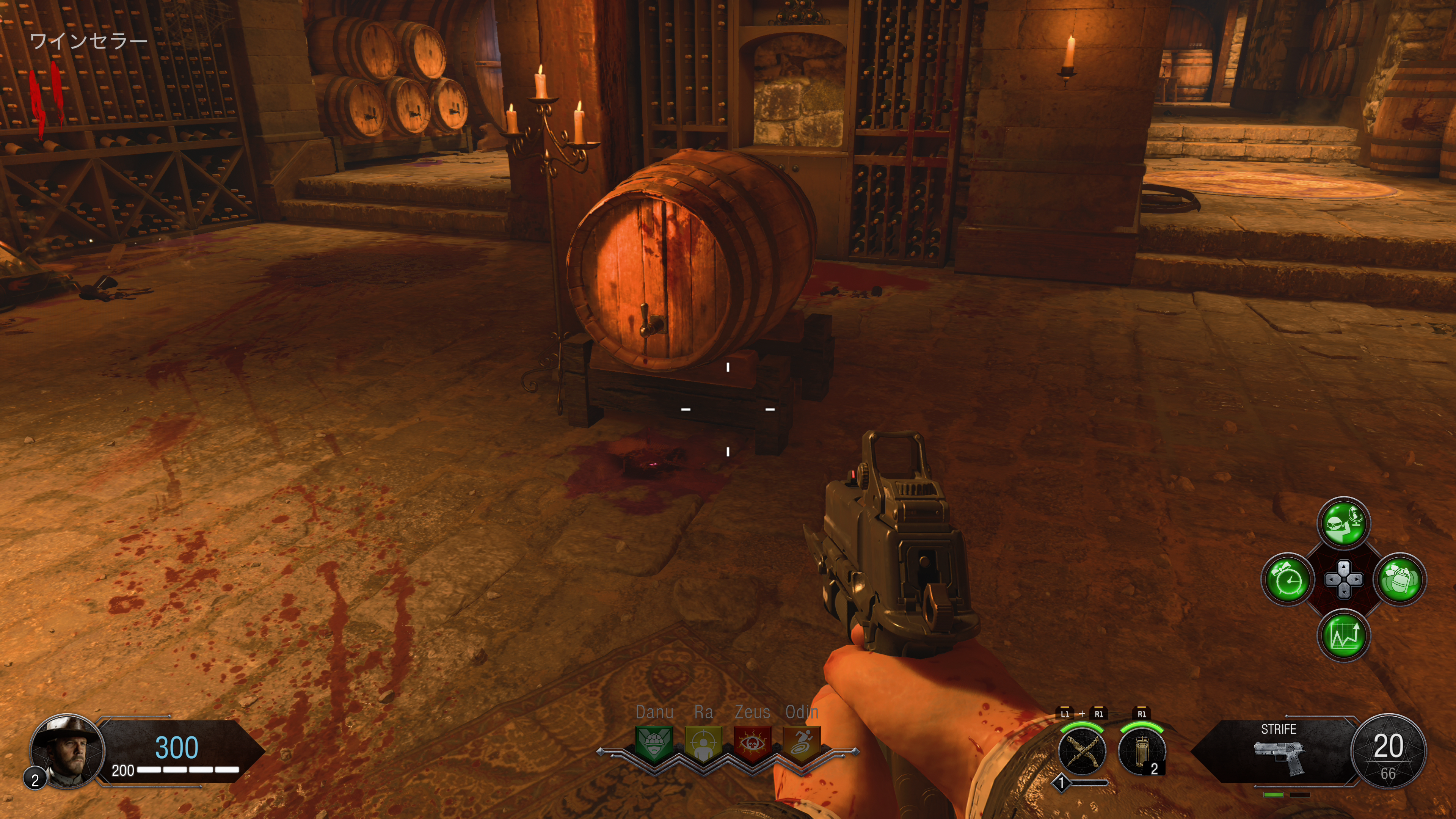Click the Zeus skull-eye perk icon
Viewport: 1456px width, 819px height.
coord(752,744)
